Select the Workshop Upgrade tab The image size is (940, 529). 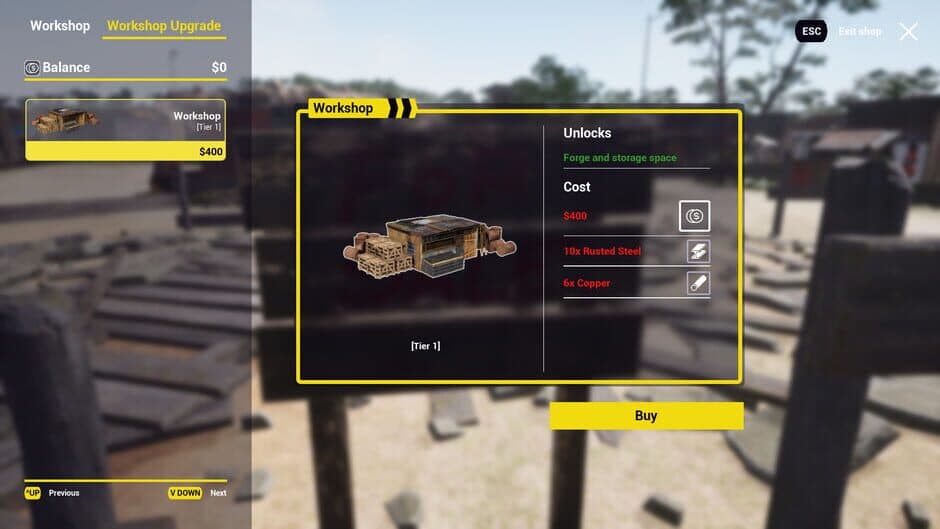[164, 26]
